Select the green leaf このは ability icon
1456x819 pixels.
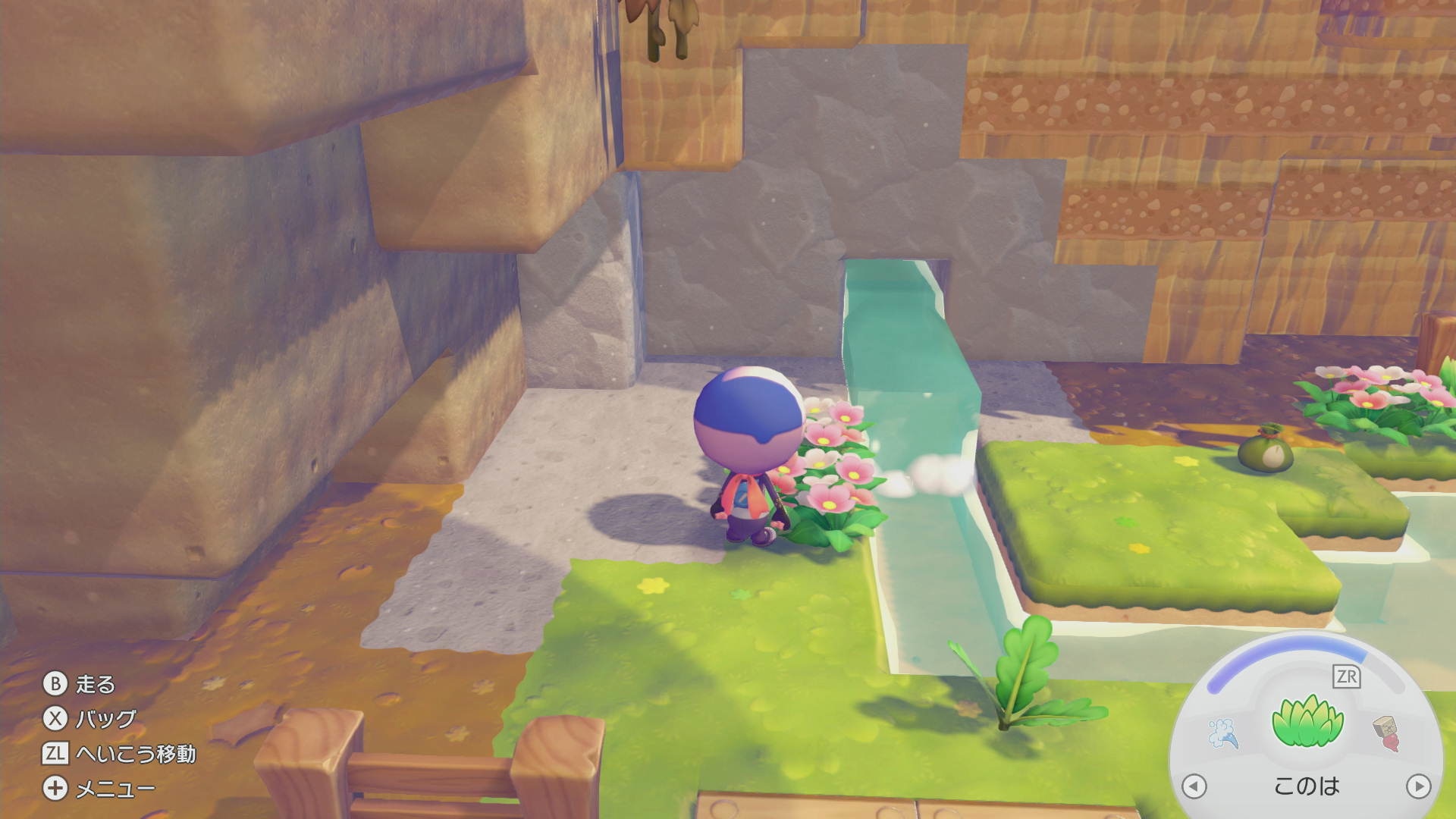tap(1307, 721)
